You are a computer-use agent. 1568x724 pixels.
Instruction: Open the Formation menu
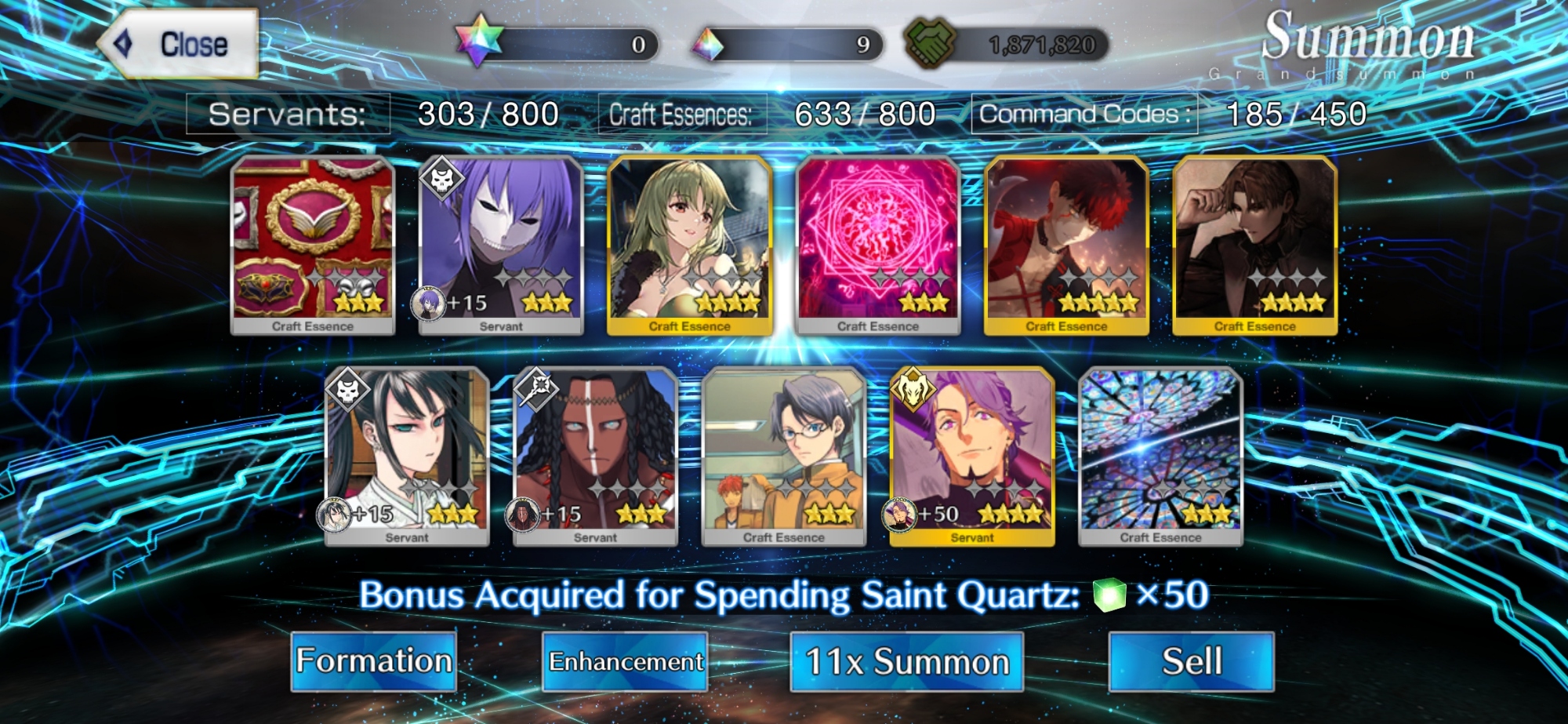coord(374,661)
